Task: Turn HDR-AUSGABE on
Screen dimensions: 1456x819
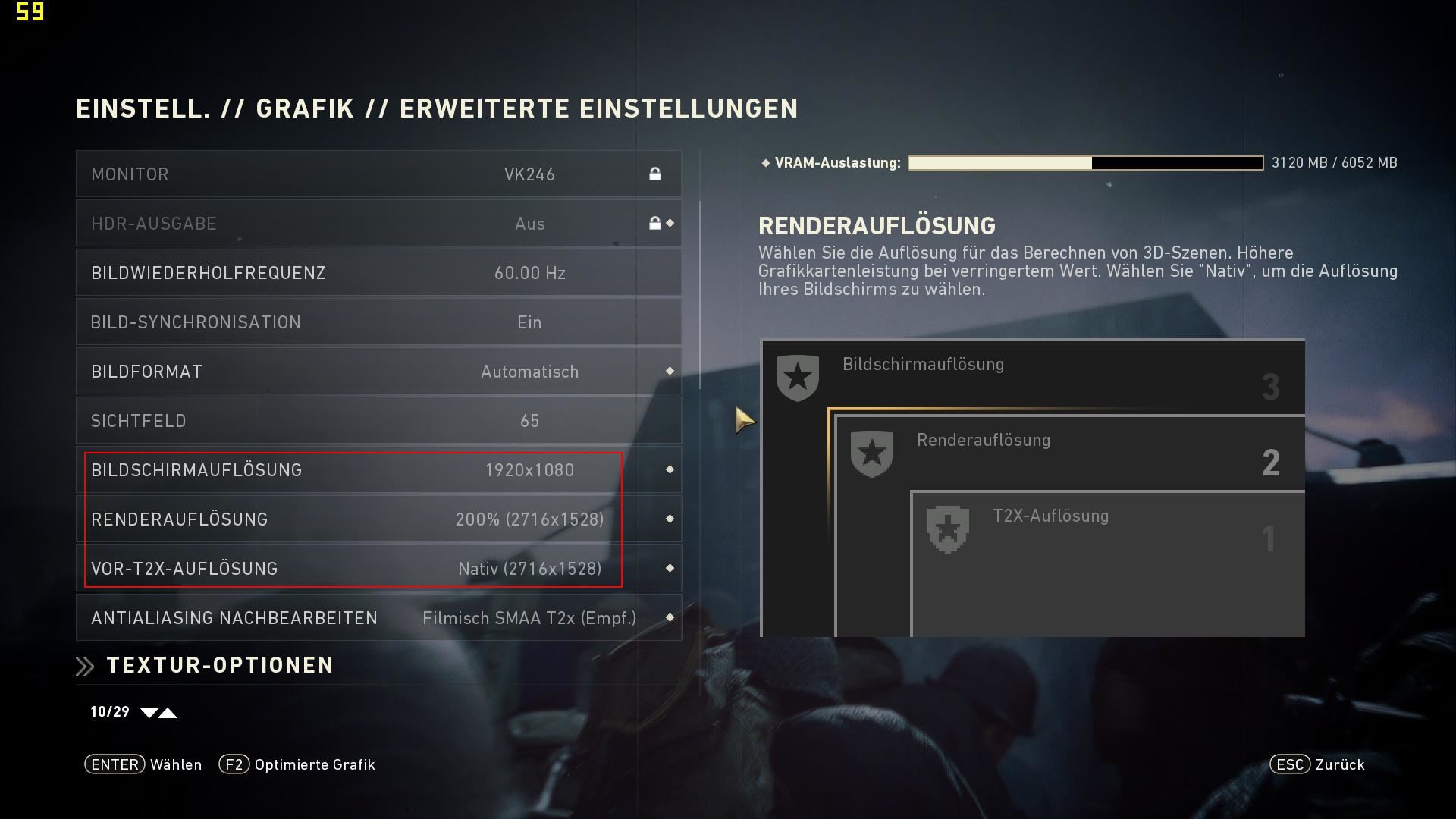Action: [x=377, y=223]
